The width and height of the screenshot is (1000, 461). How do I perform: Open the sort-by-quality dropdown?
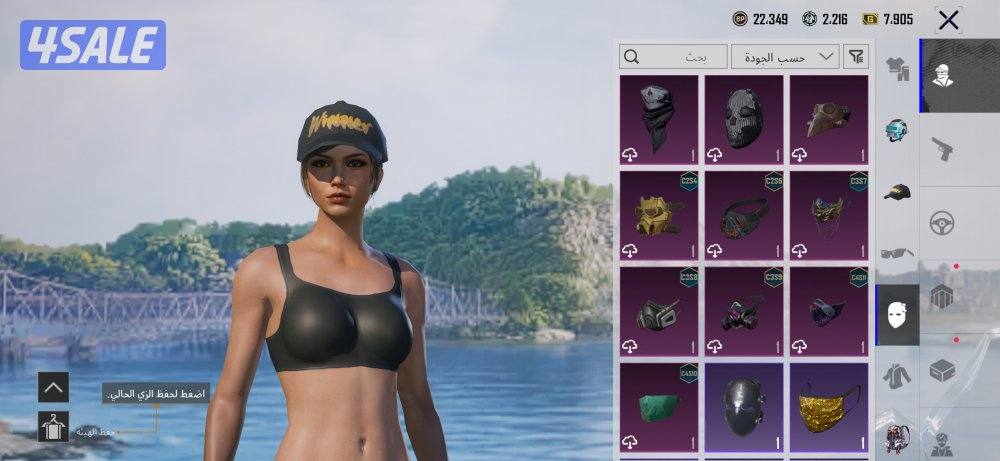click(785, 57)
